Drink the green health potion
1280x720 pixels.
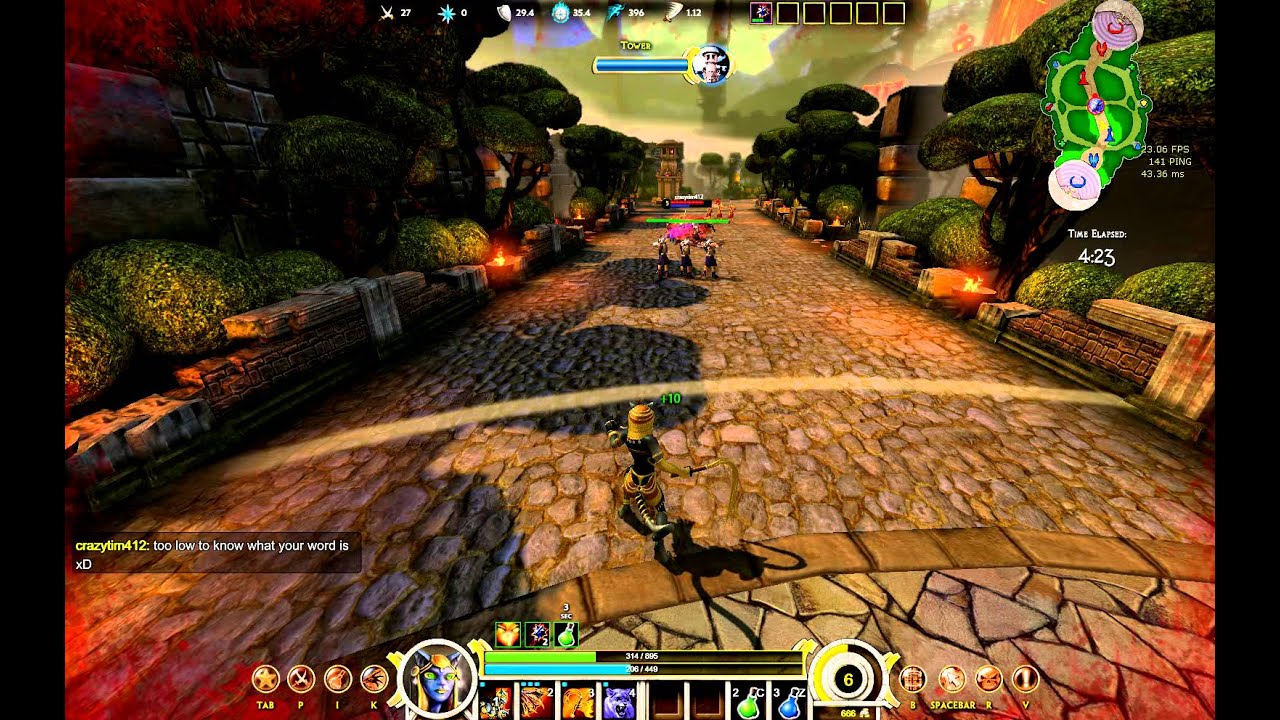pyautogui.click(x=749, y=704)
